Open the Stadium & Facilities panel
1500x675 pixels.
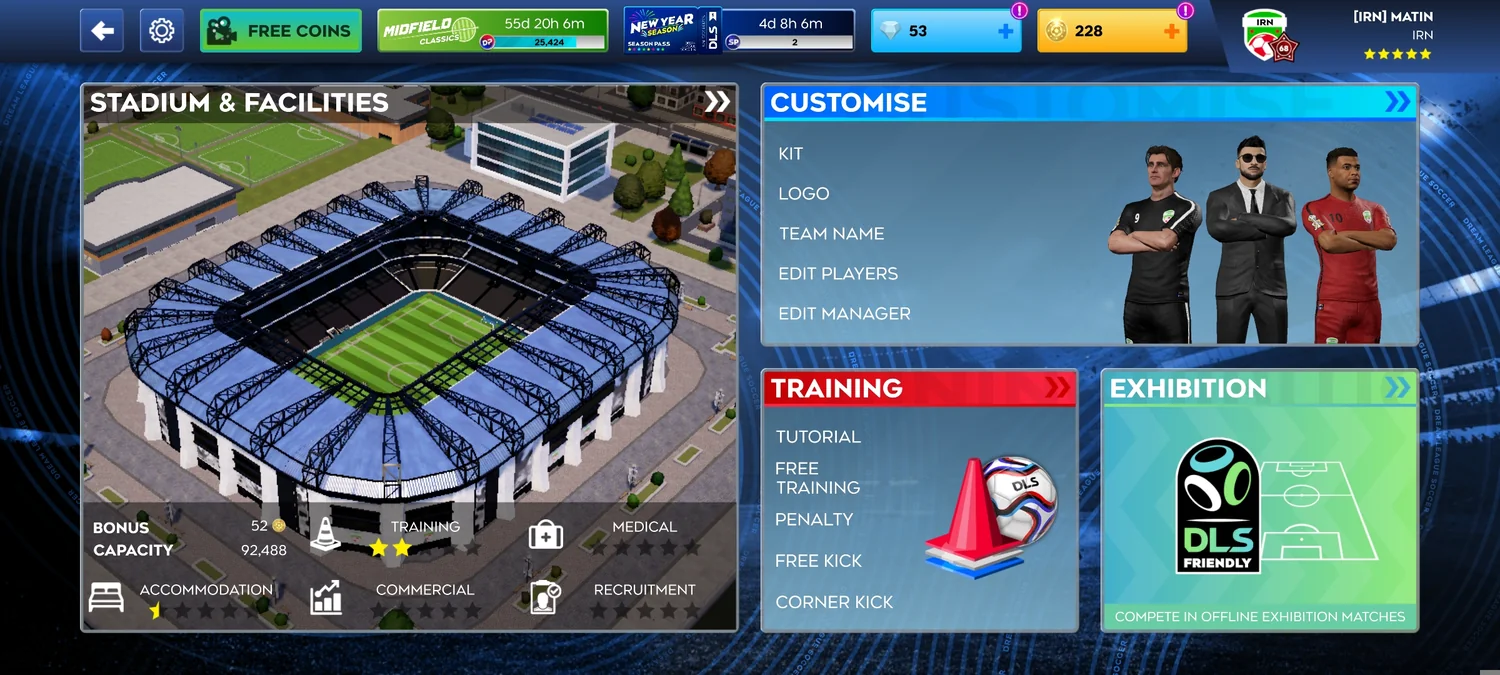409,102
